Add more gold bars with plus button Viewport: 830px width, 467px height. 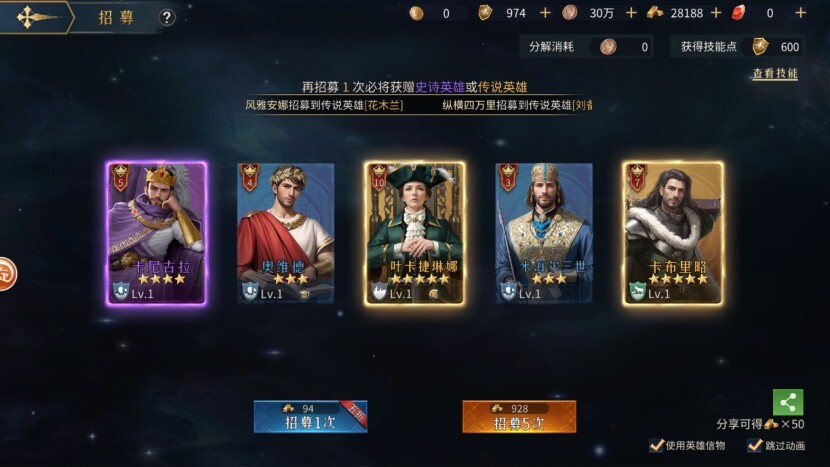click(x=716, y=13)
